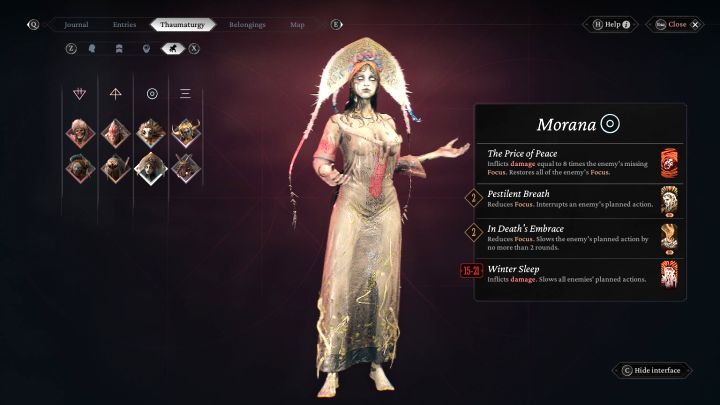Pick the golden horned creature portrait
This screenshot has height=405, width=720.
[x=185, y=132]
